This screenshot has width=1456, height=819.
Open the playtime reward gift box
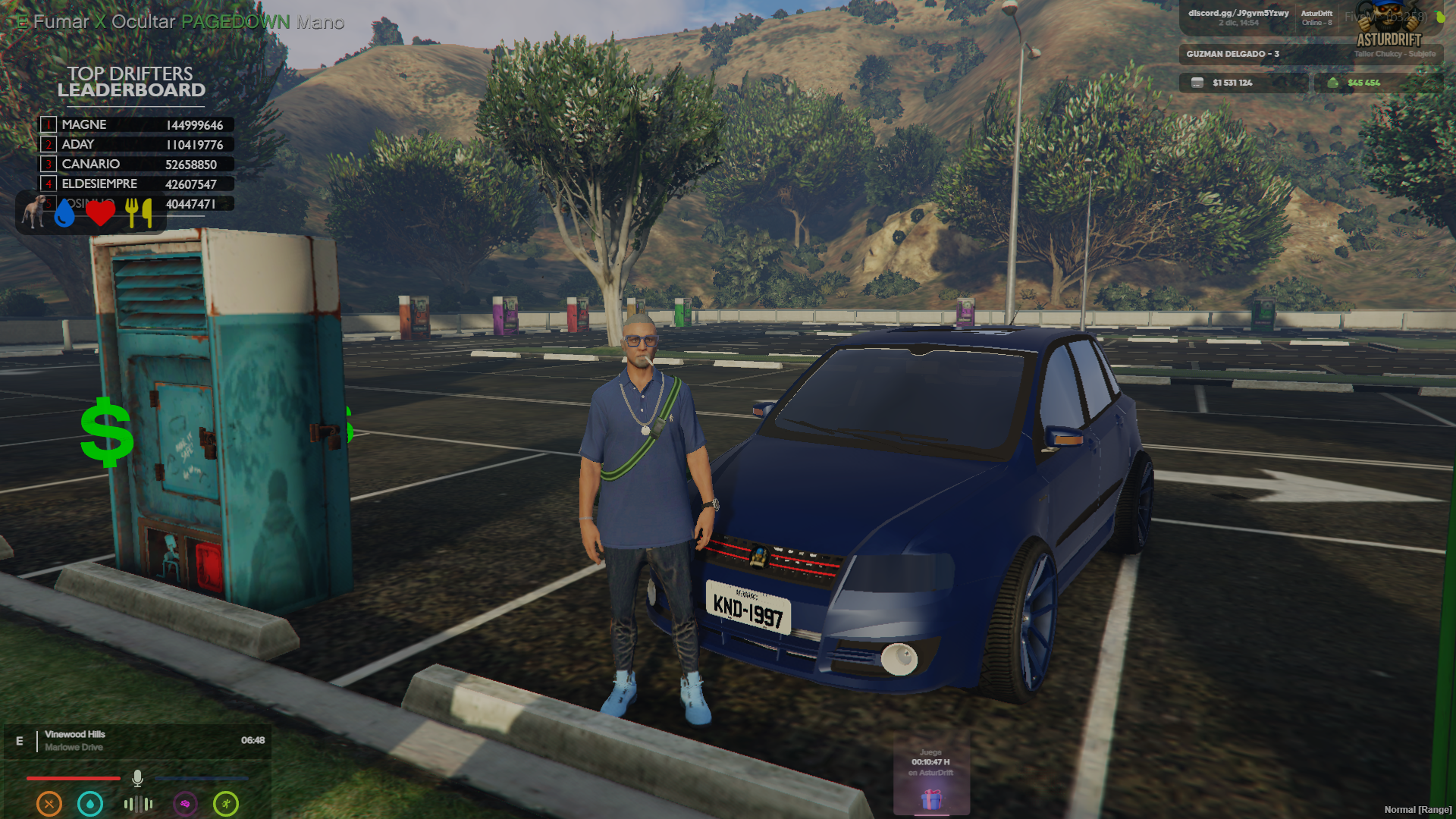coord(931,799)
